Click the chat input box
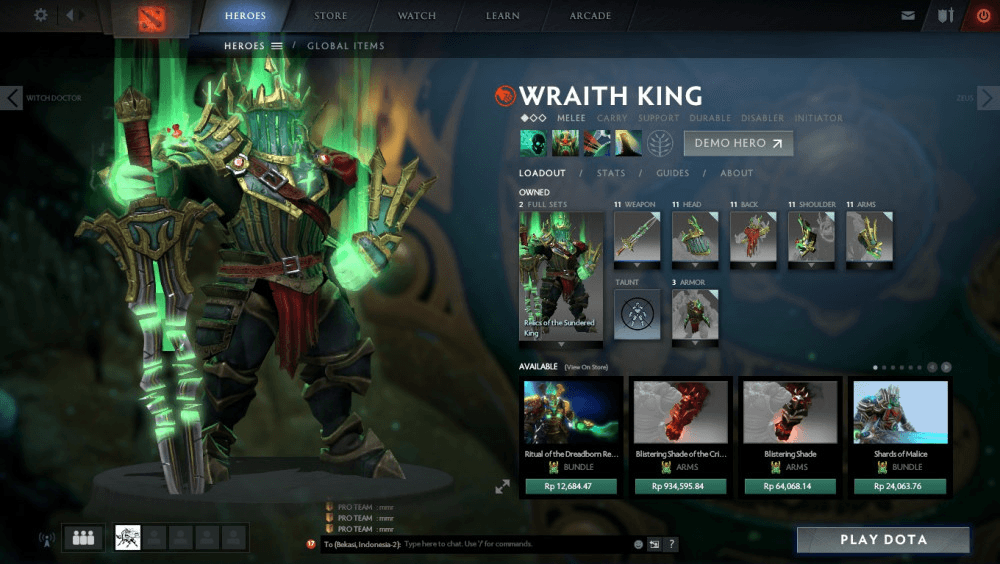This screenshot has width=1000, height=564. coord(515,544)
